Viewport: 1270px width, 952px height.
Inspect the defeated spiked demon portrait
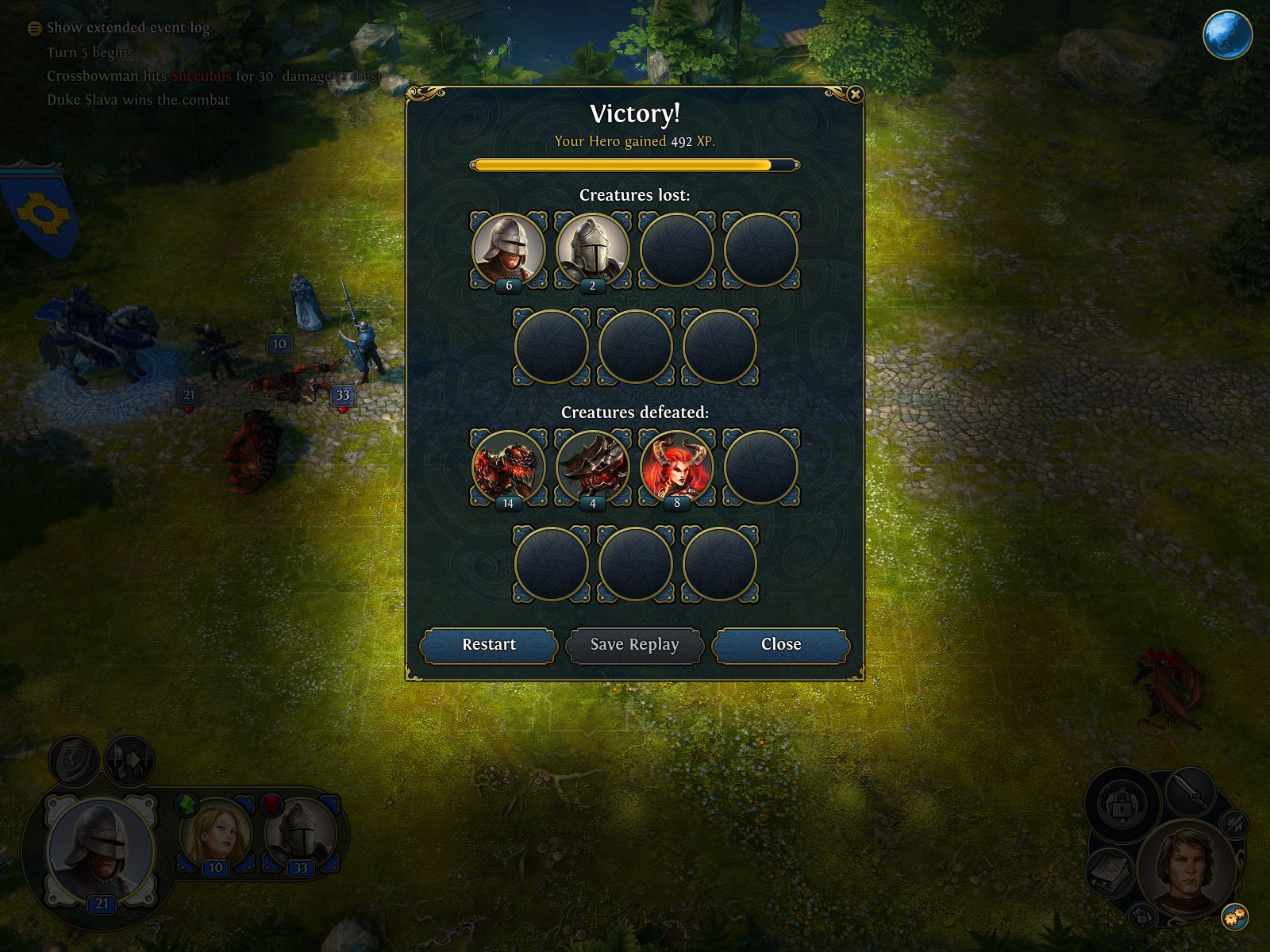pyautogui.click(x=592, y=466)
